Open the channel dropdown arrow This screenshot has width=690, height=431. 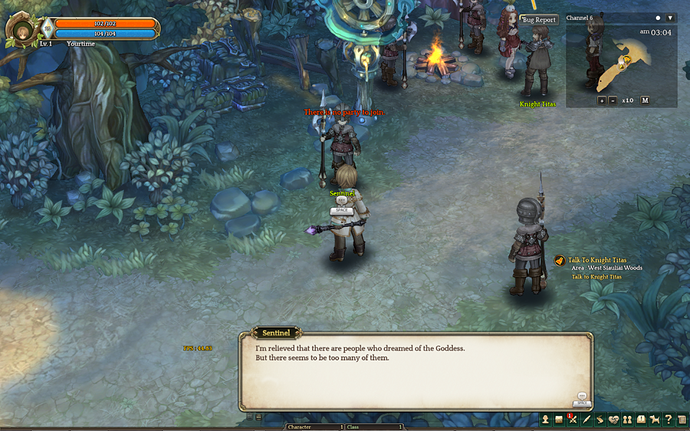(670, 18)
